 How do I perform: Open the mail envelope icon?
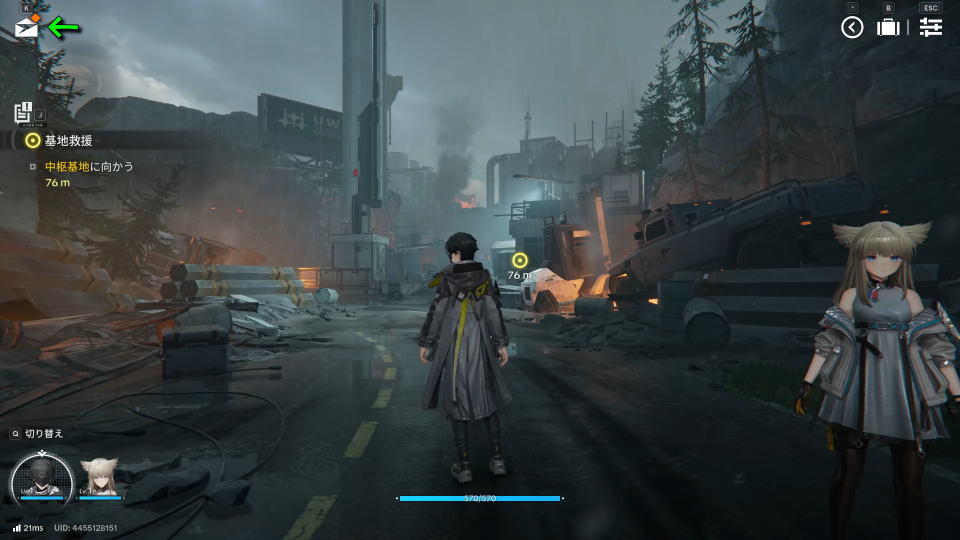point(27,28)
